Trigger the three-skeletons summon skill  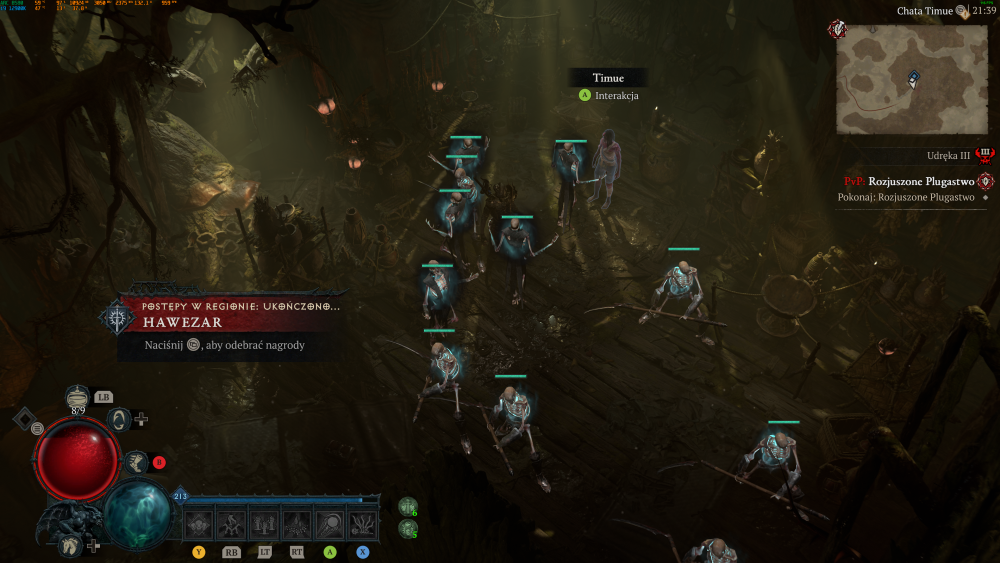[264, 523]
